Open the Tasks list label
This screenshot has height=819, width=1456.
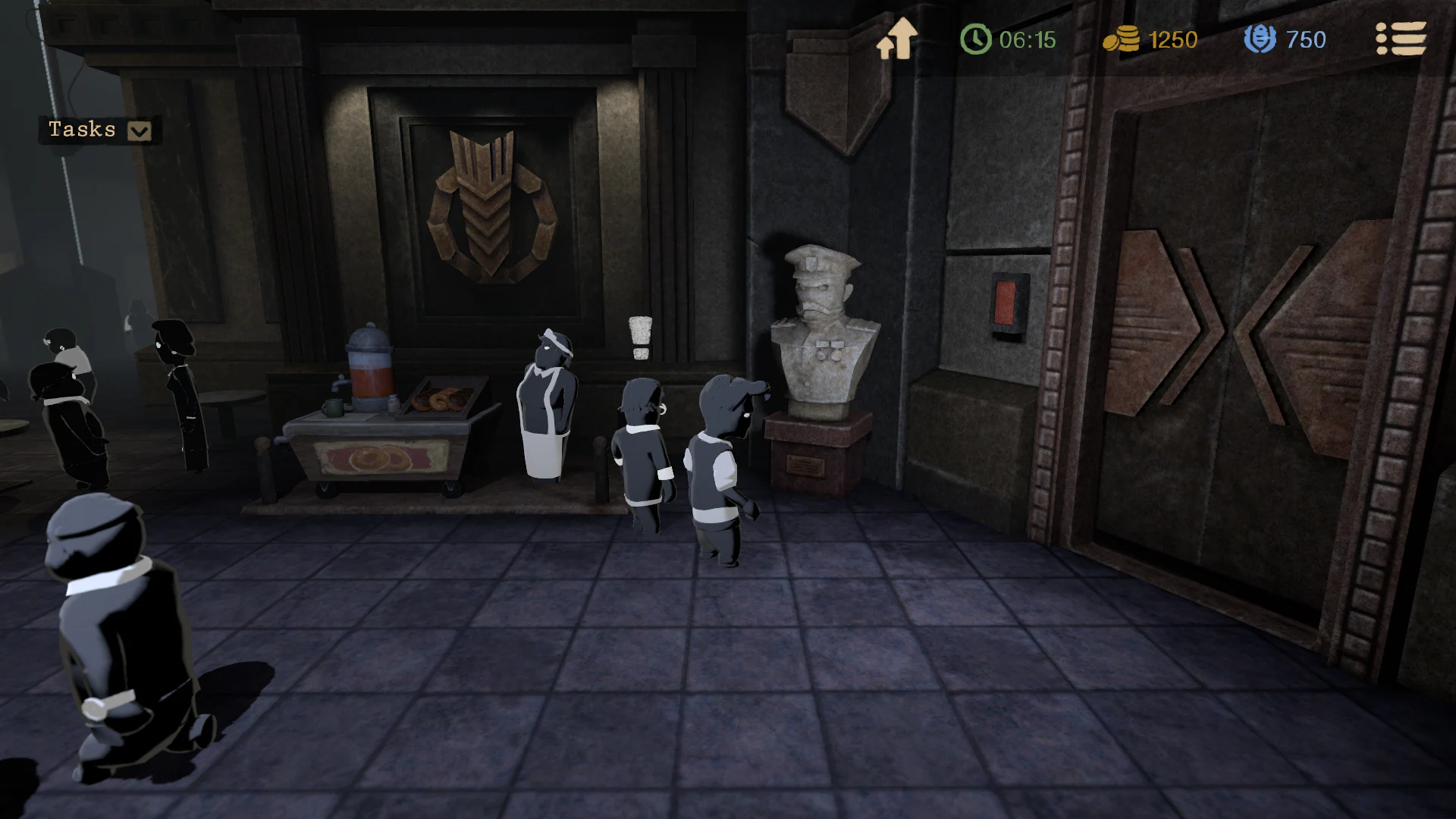[82, 130]
